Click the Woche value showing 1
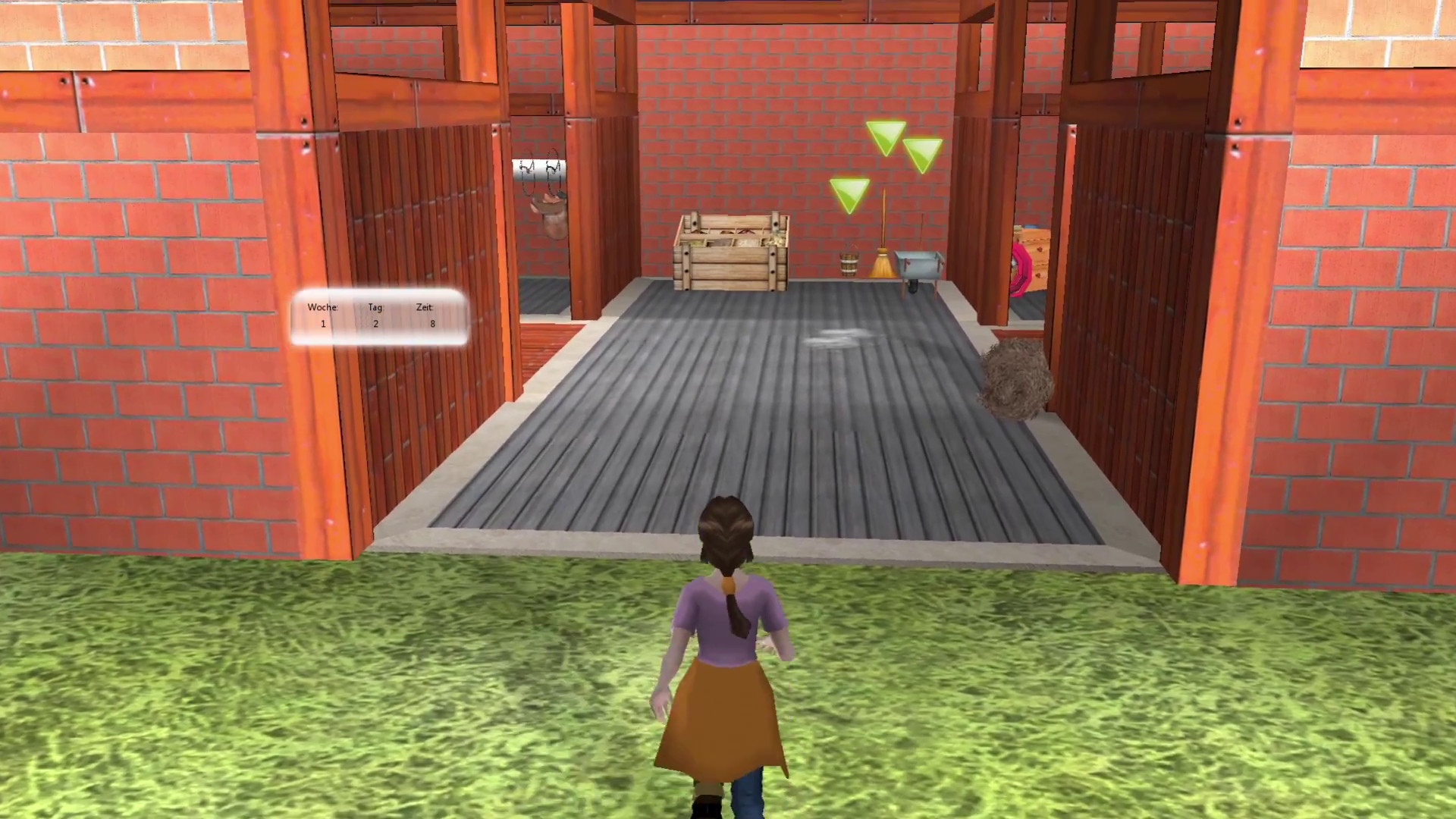Screen dimensions: 1456x819 (323, 324)
